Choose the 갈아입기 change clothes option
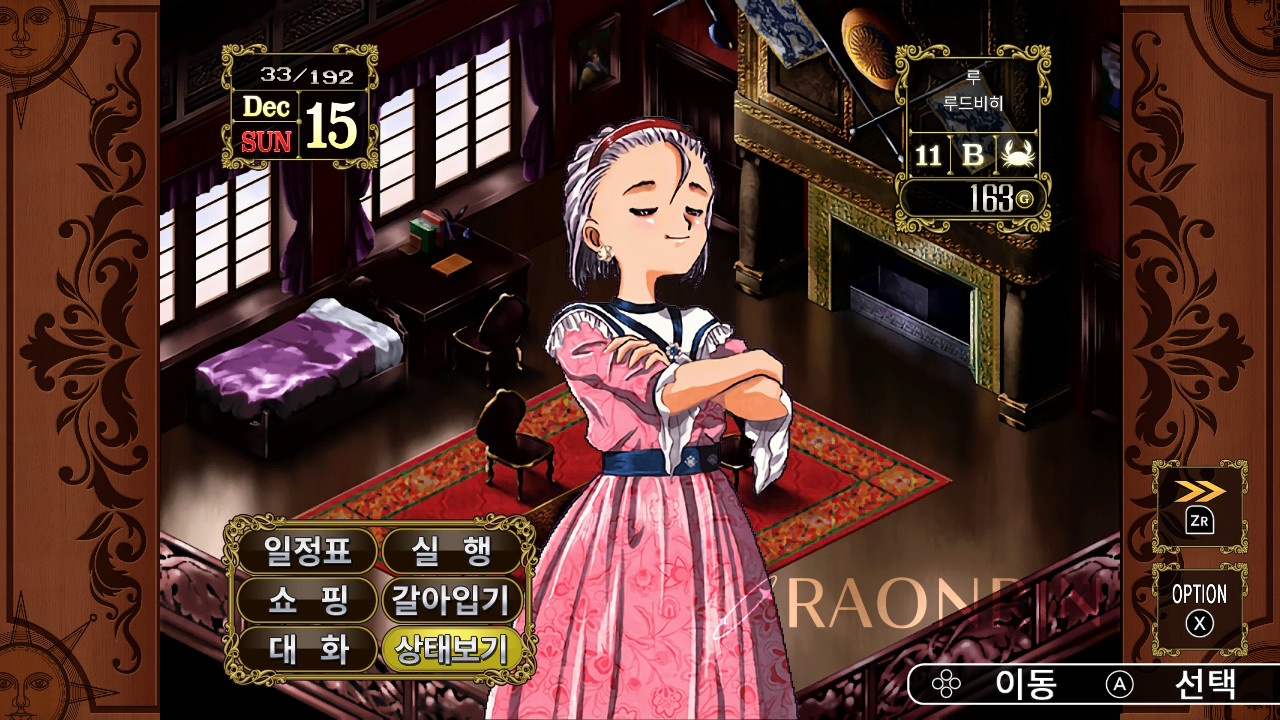 click(453, 600)
